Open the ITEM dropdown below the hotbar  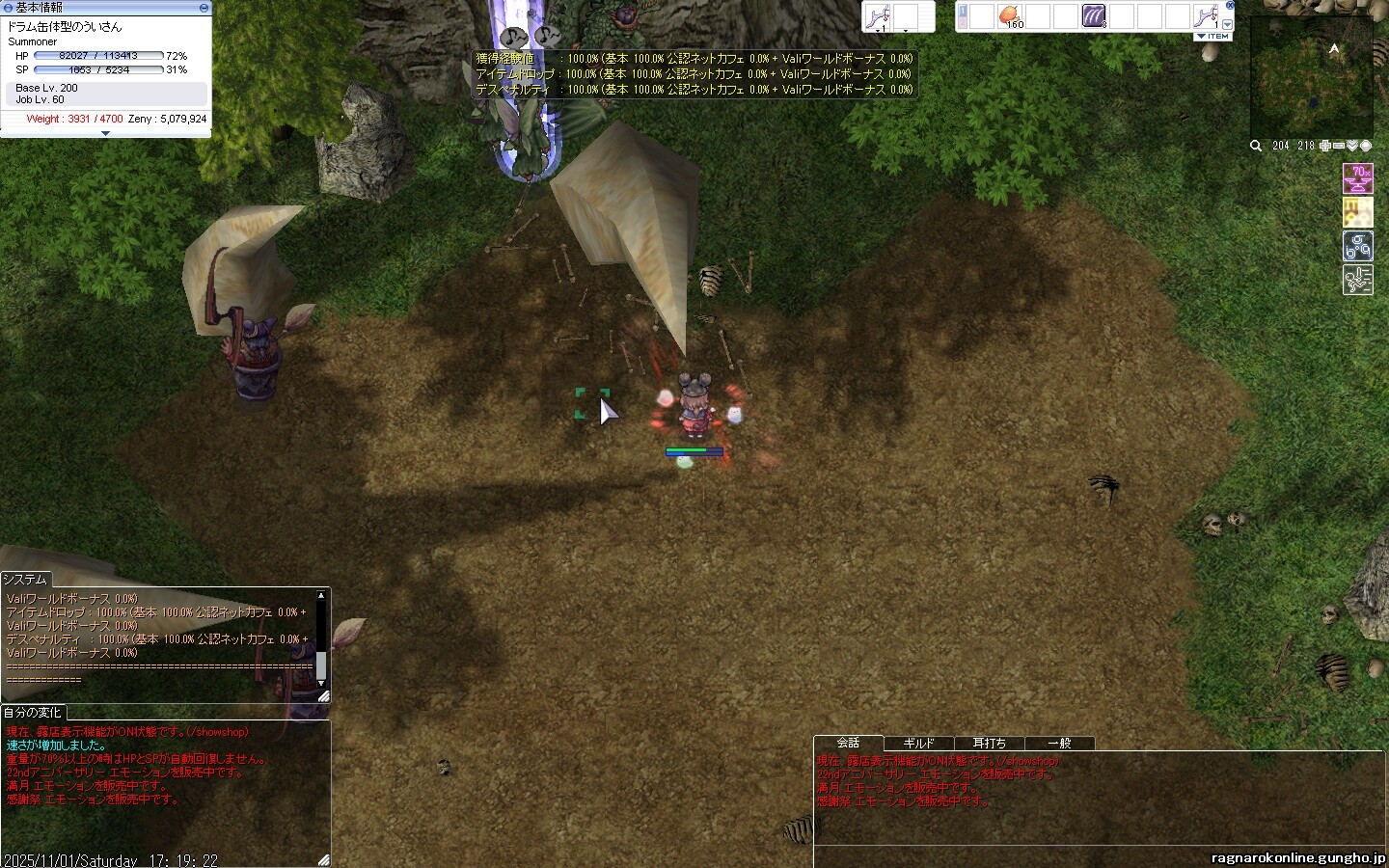click(1212, 36)
